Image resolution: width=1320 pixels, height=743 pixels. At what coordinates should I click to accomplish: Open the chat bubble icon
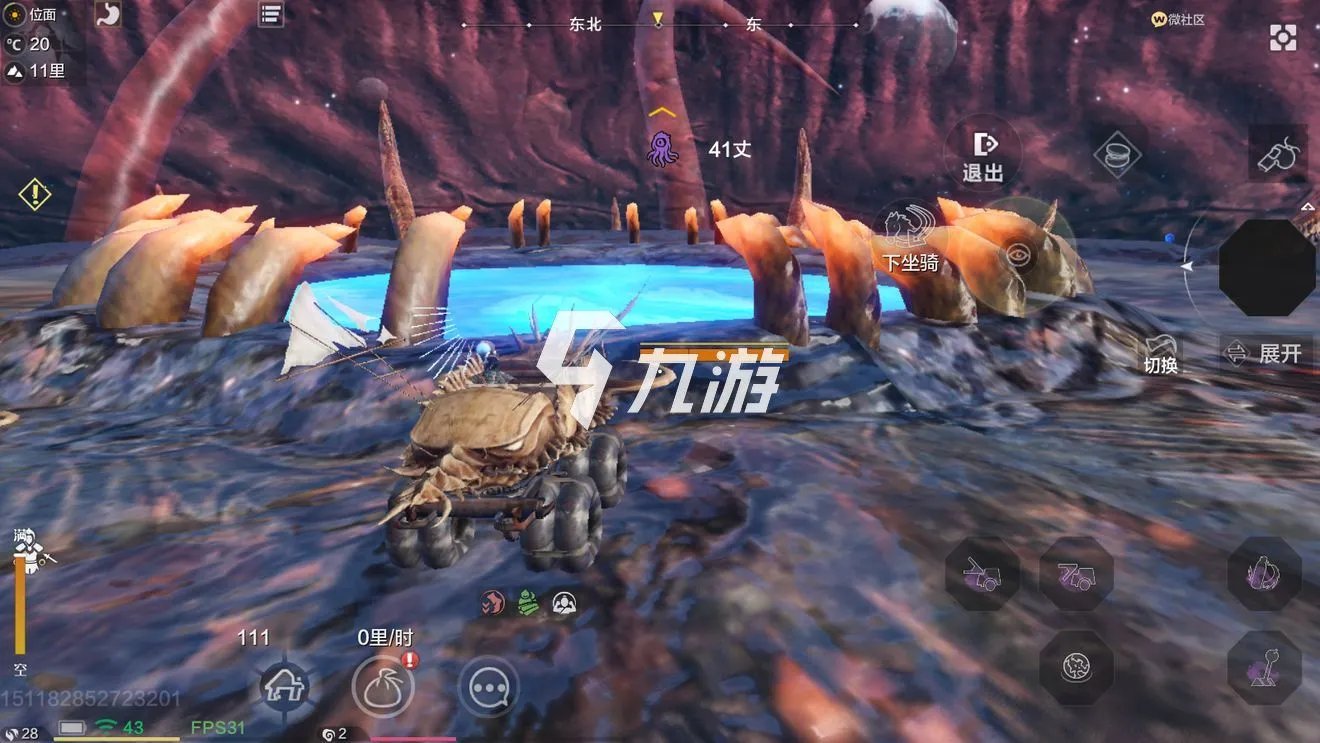pyautogui.click(x=489, y=689)
